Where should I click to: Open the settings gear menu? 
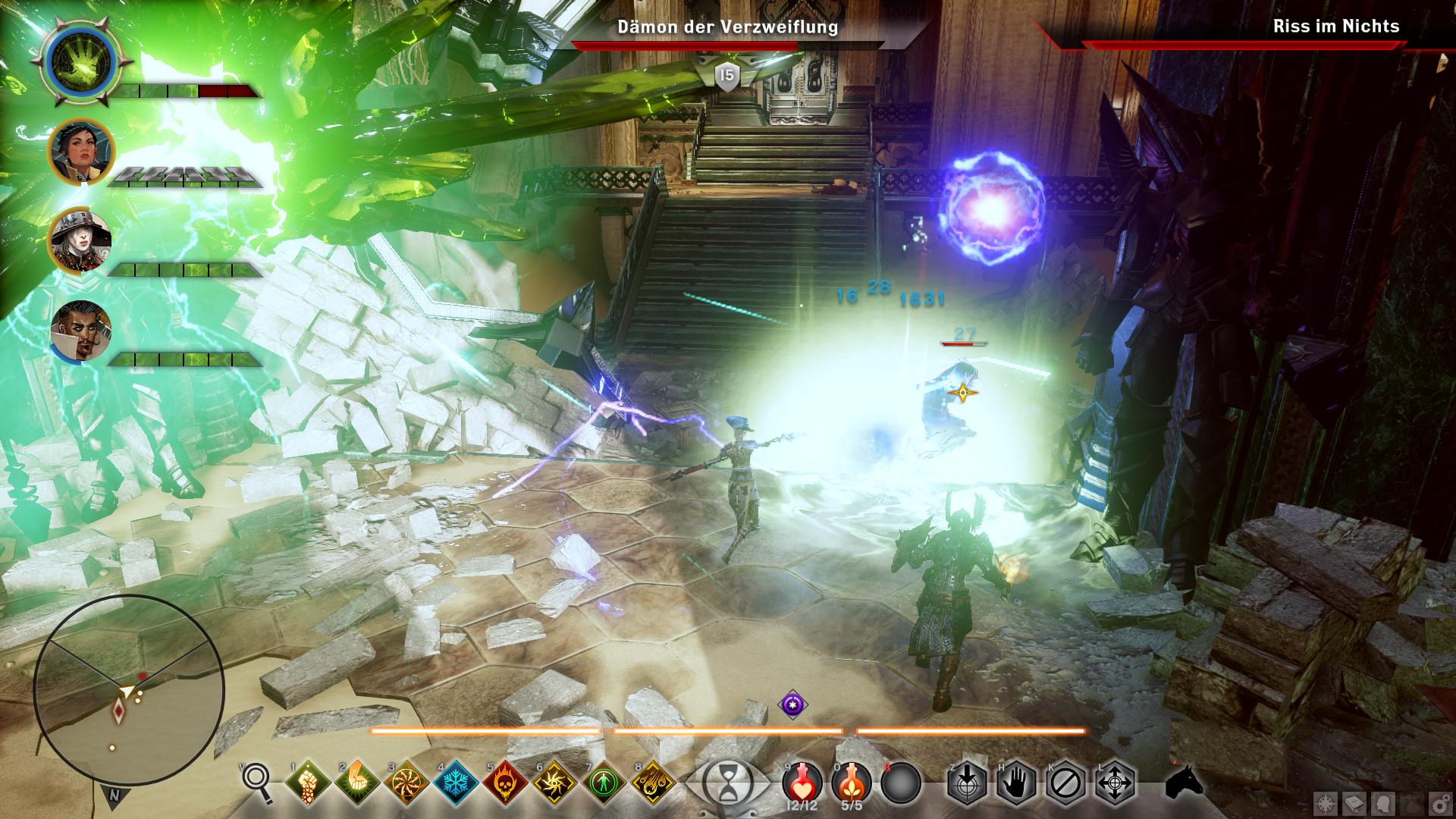1436,803
